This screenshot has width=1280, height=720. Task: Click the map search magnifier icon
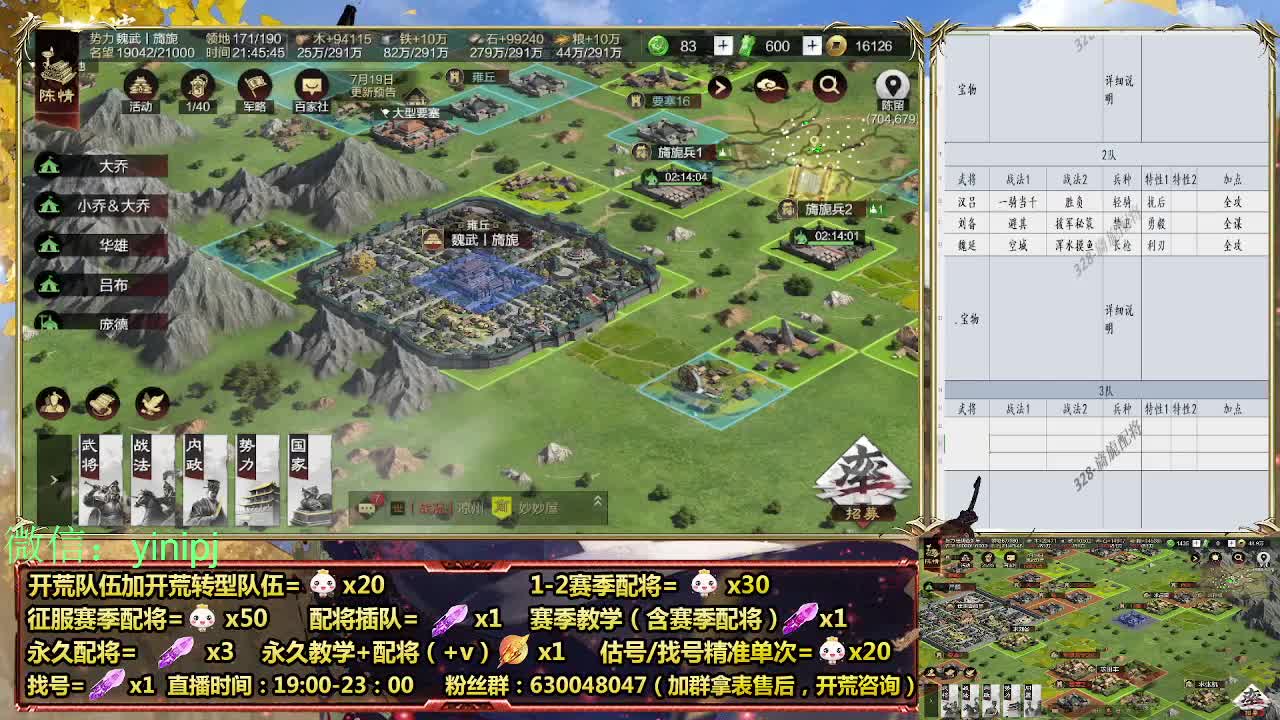click(x=829, y=87)
